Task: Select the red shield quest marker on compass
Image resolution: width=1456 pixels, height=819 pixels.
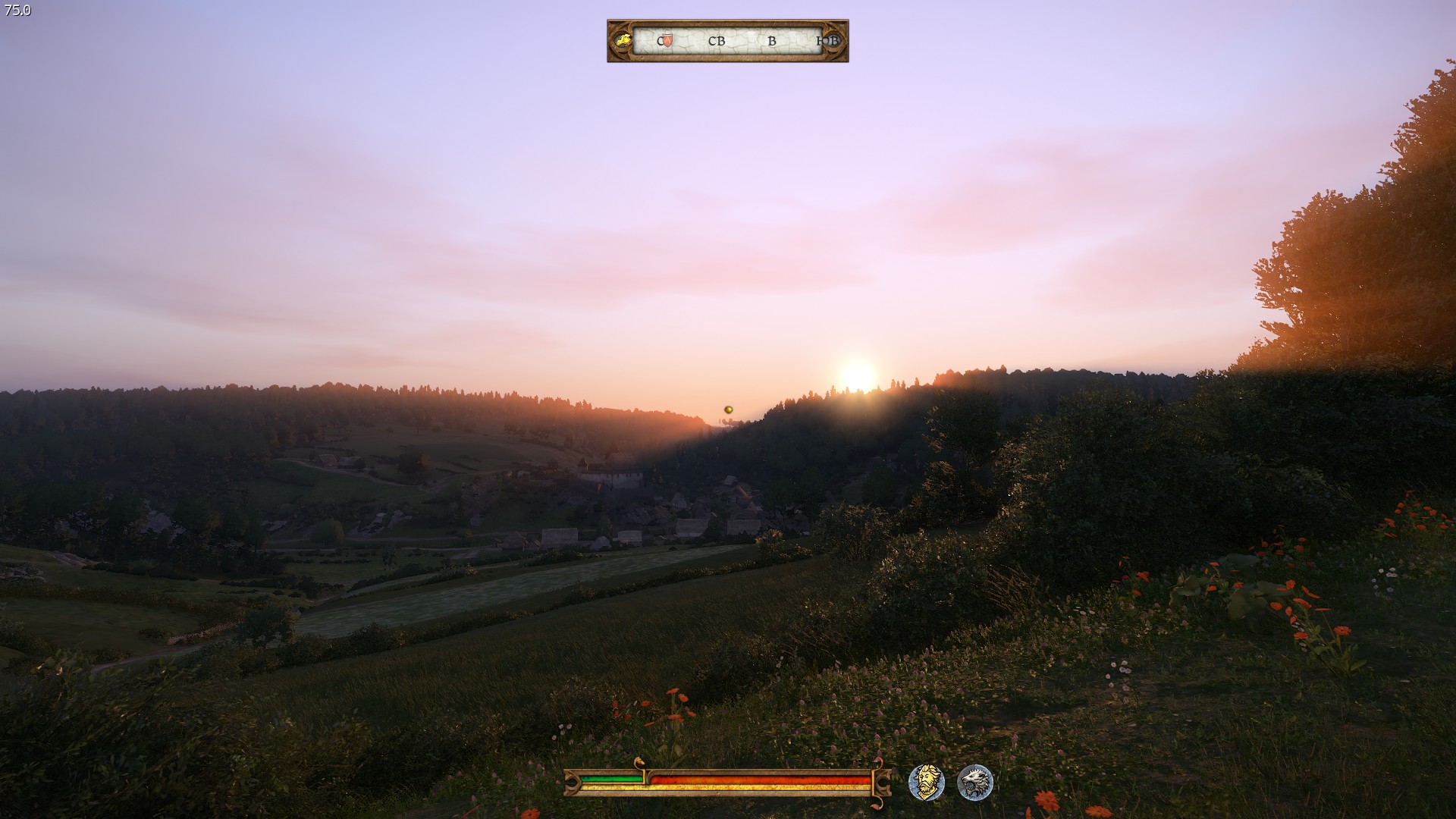Action: [x=667, y=40]
